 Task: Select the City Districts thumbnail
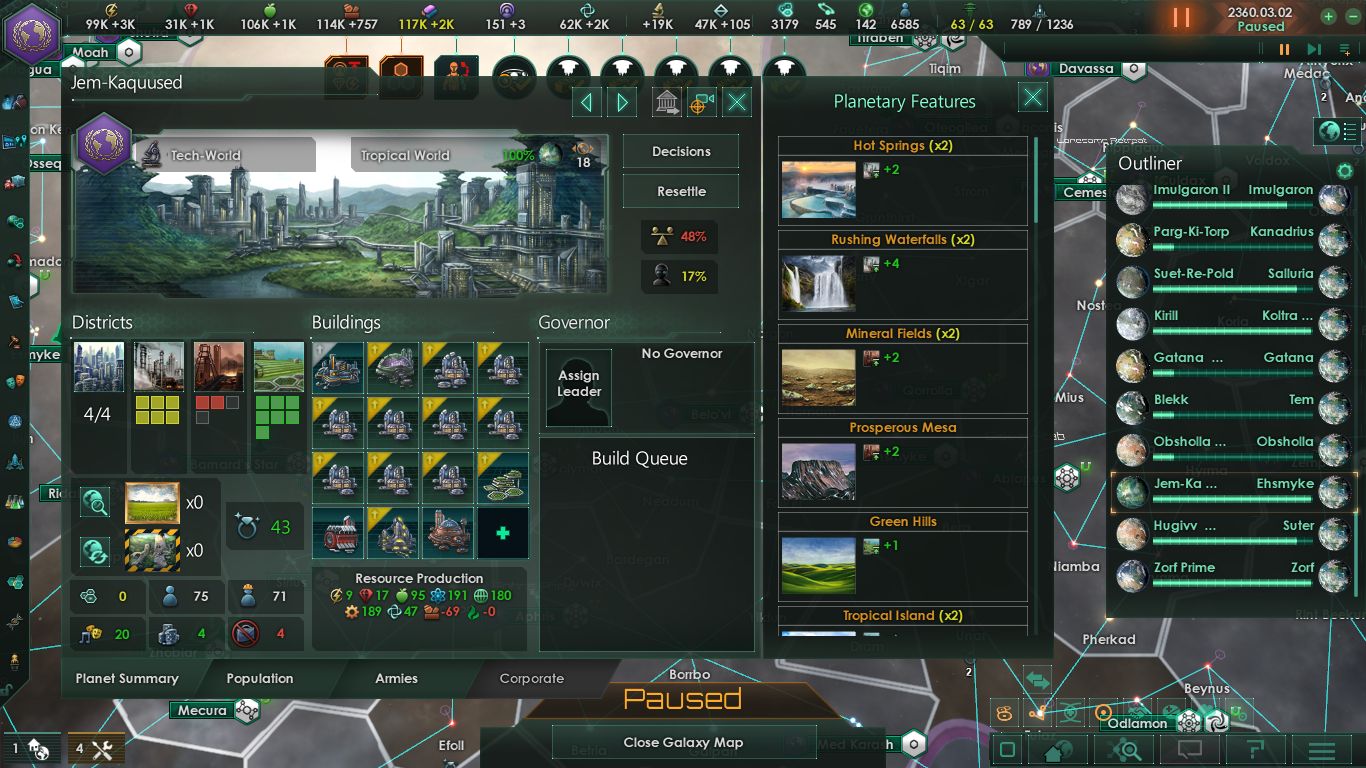point(99,368)
